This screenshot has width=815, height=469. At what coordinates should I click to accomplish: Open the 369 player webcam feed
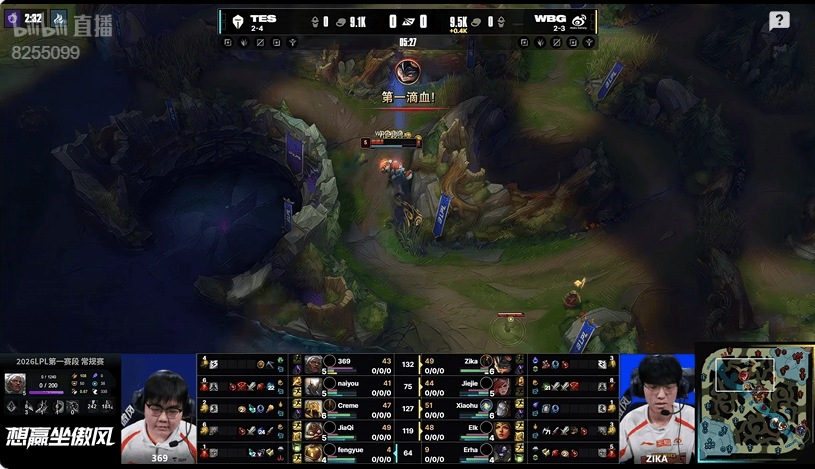coord(159,410)
